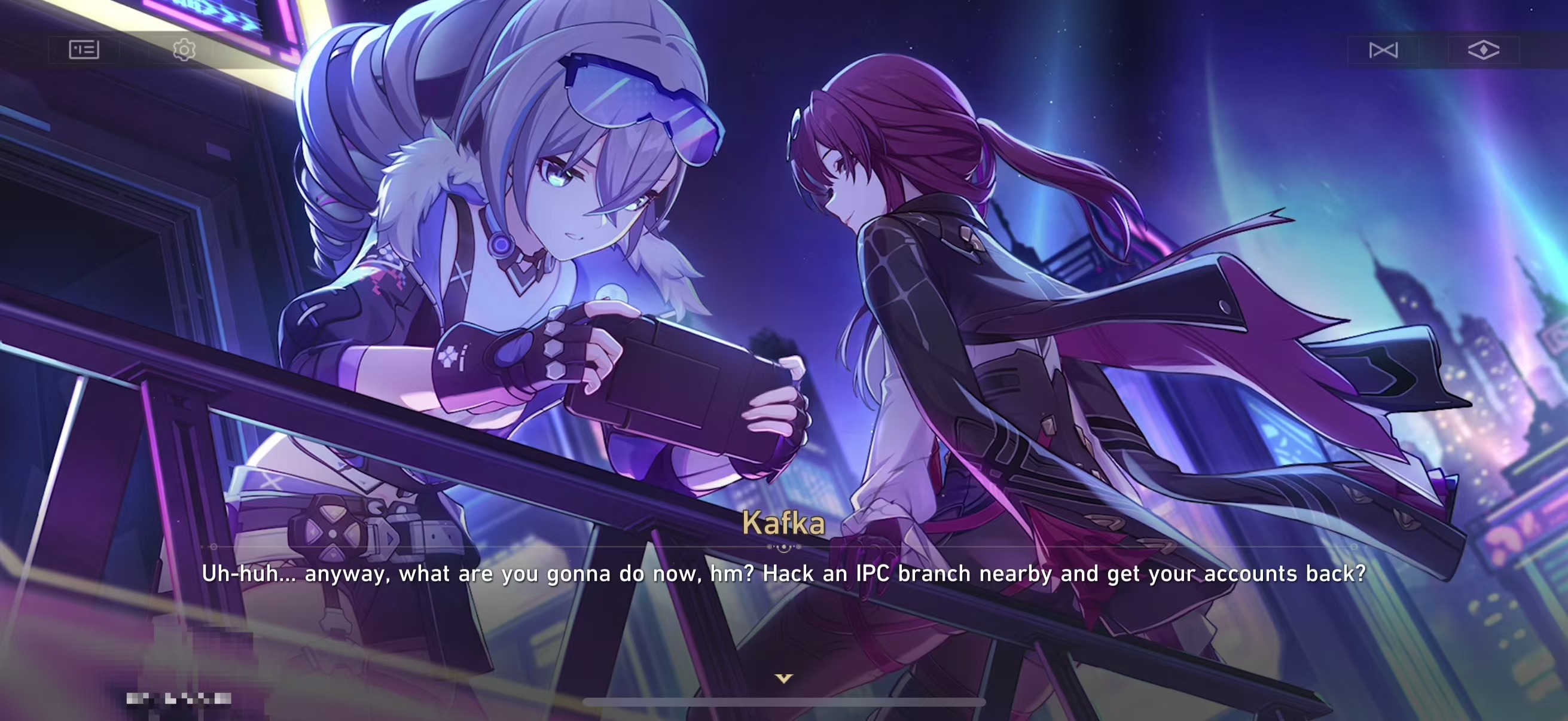Open the gear settings icon

pyautogui.click(x=184, y=49)
